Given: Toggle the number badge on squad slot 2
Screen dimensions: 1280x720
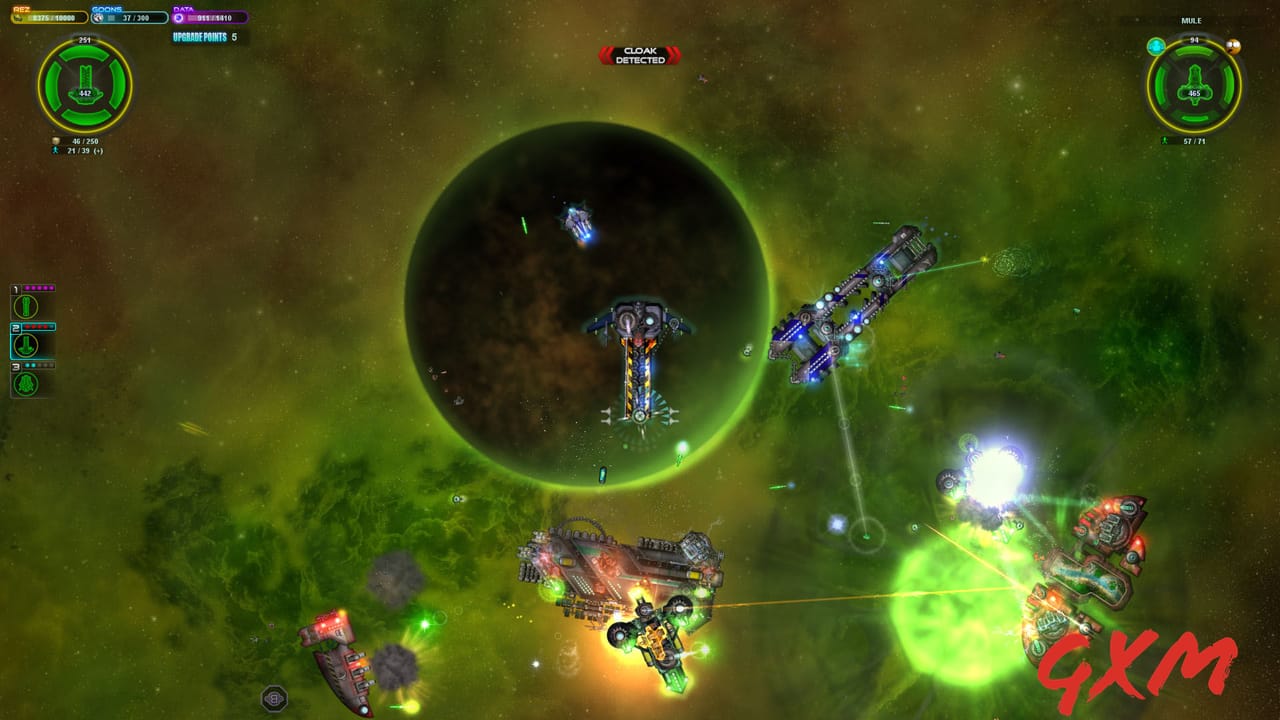Looking at the screenshot, I should tap(15, 328).
